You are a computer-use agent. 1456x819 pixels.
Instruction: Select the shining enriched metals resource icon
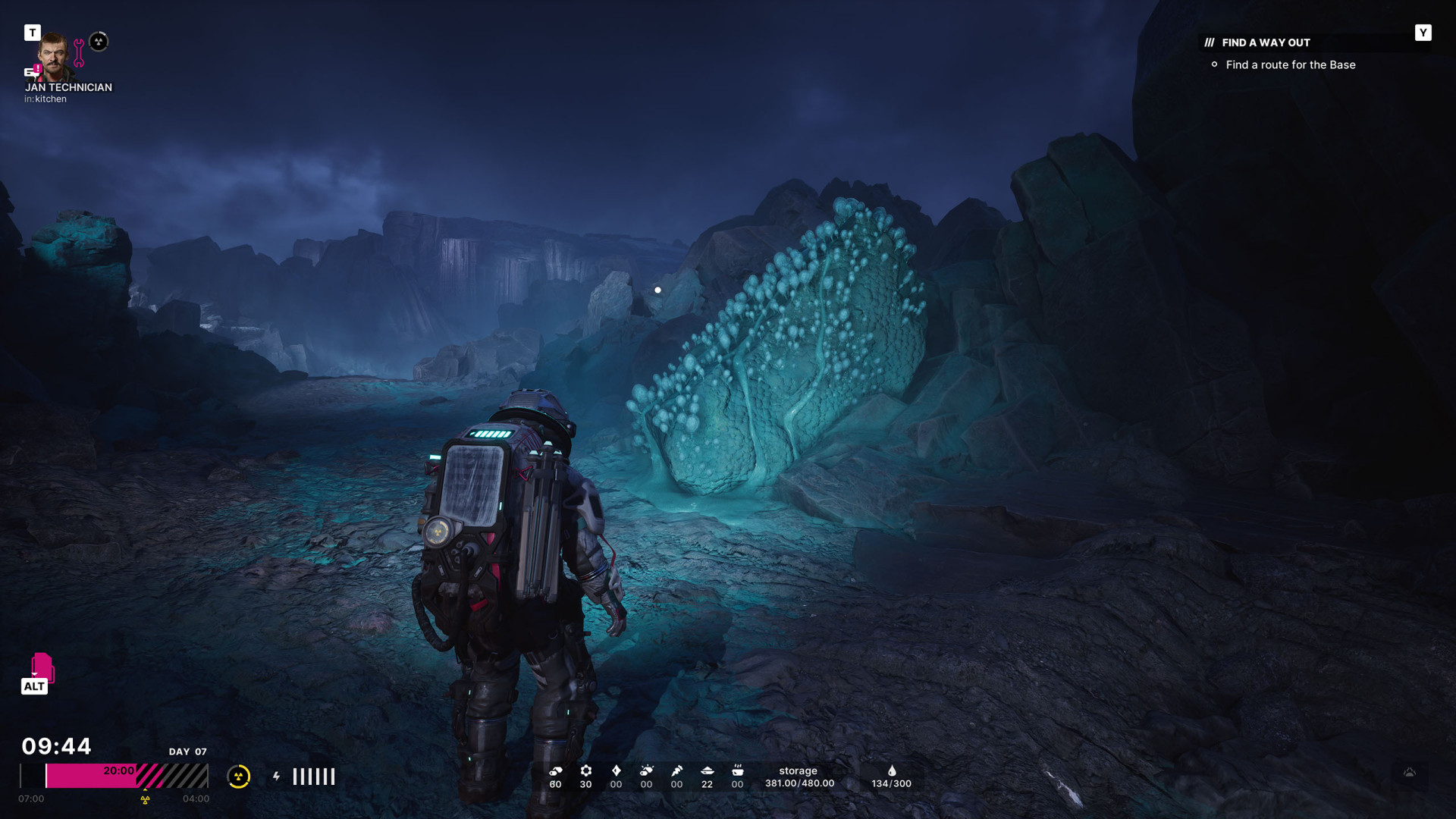[646, 771]
